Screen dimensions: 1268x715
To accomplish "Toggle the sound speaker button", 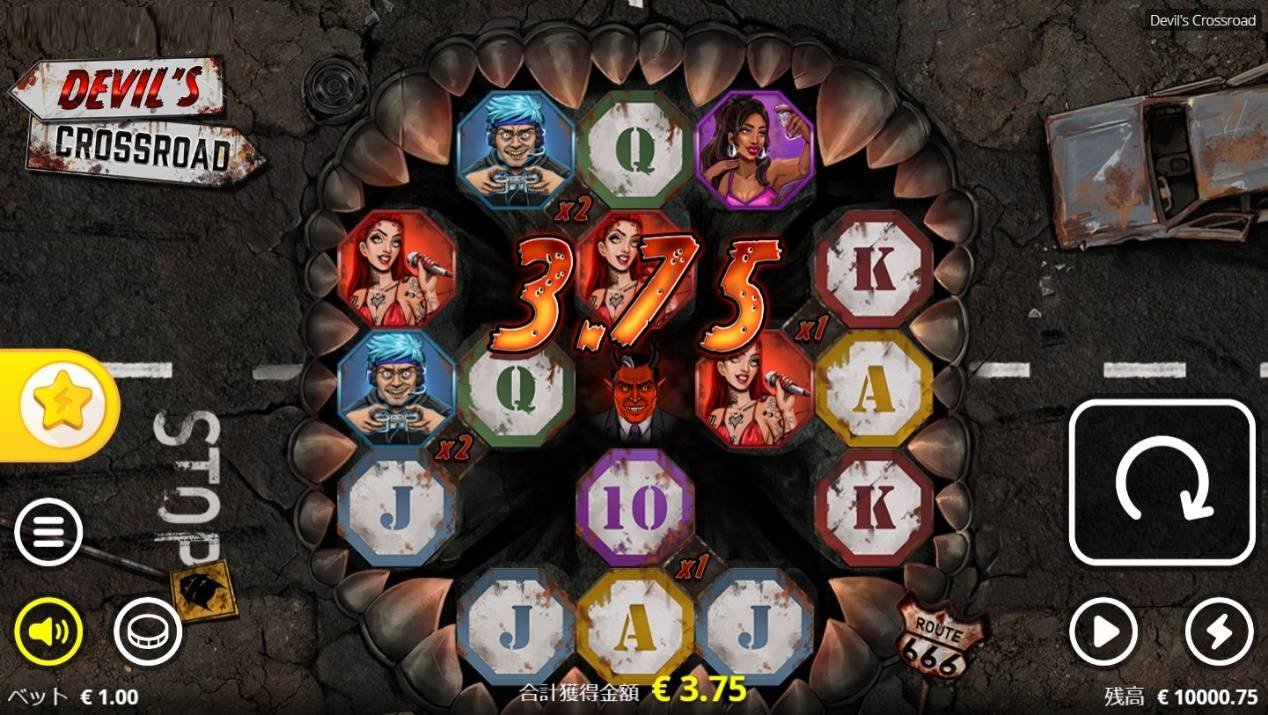I will [48, 632].
